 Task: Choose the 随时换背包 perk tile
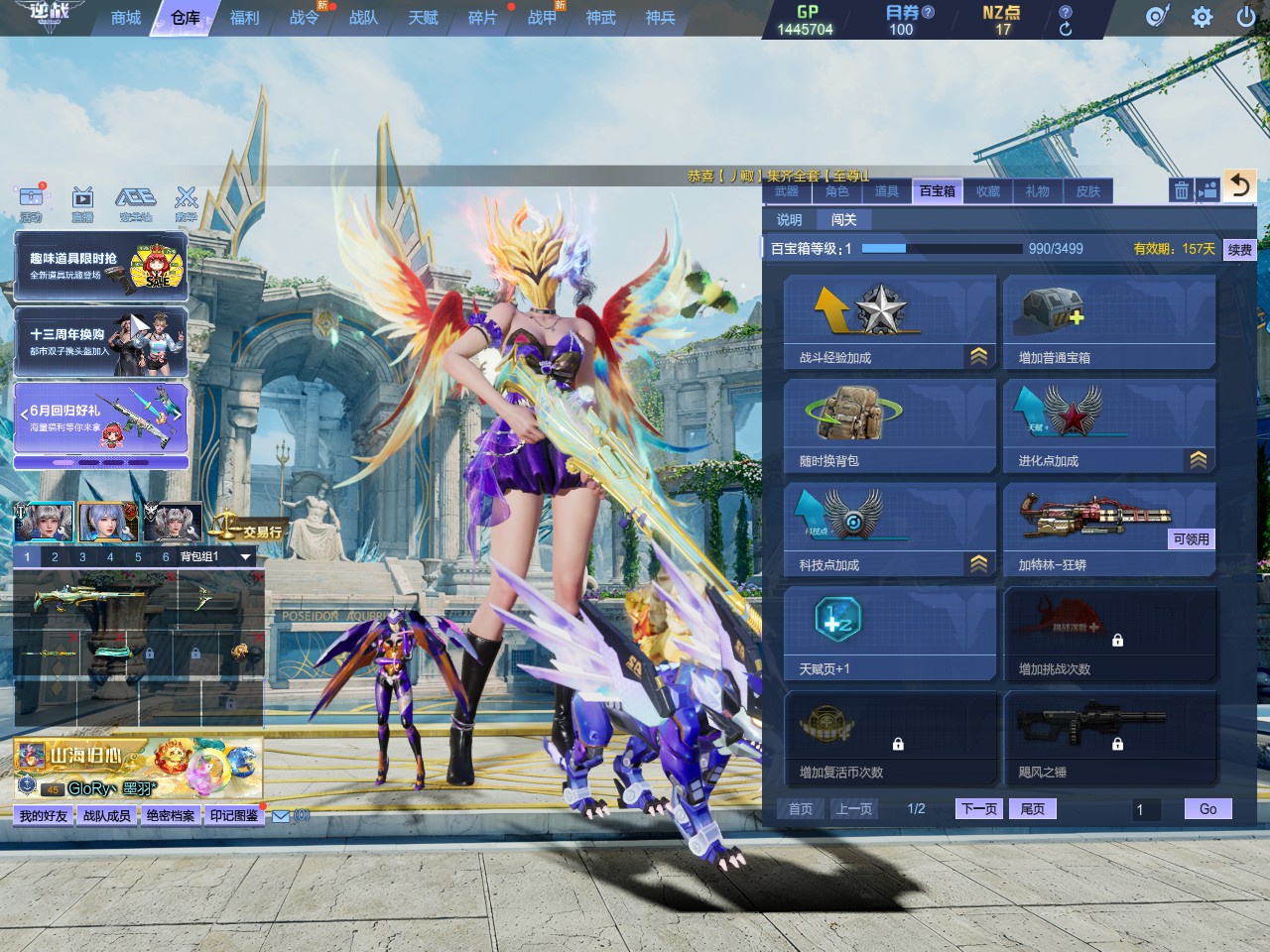(889, 426)
